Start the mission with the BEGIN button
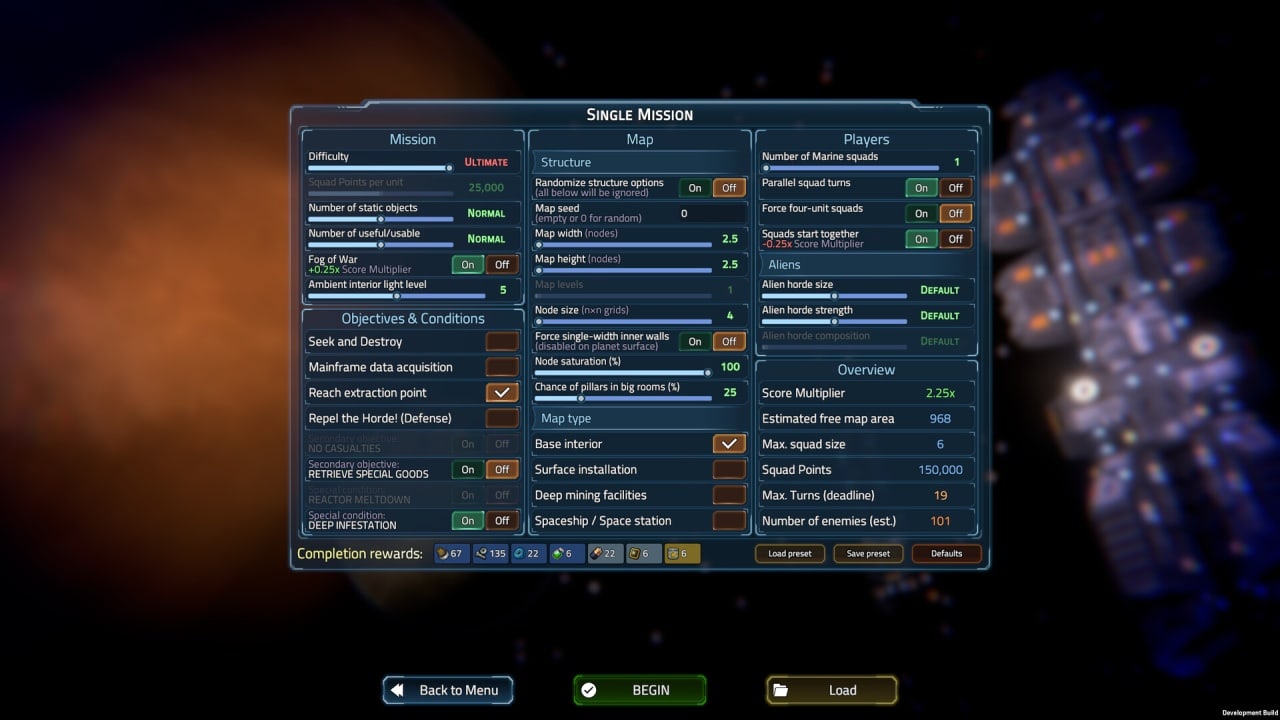 [x=639, y=690]
